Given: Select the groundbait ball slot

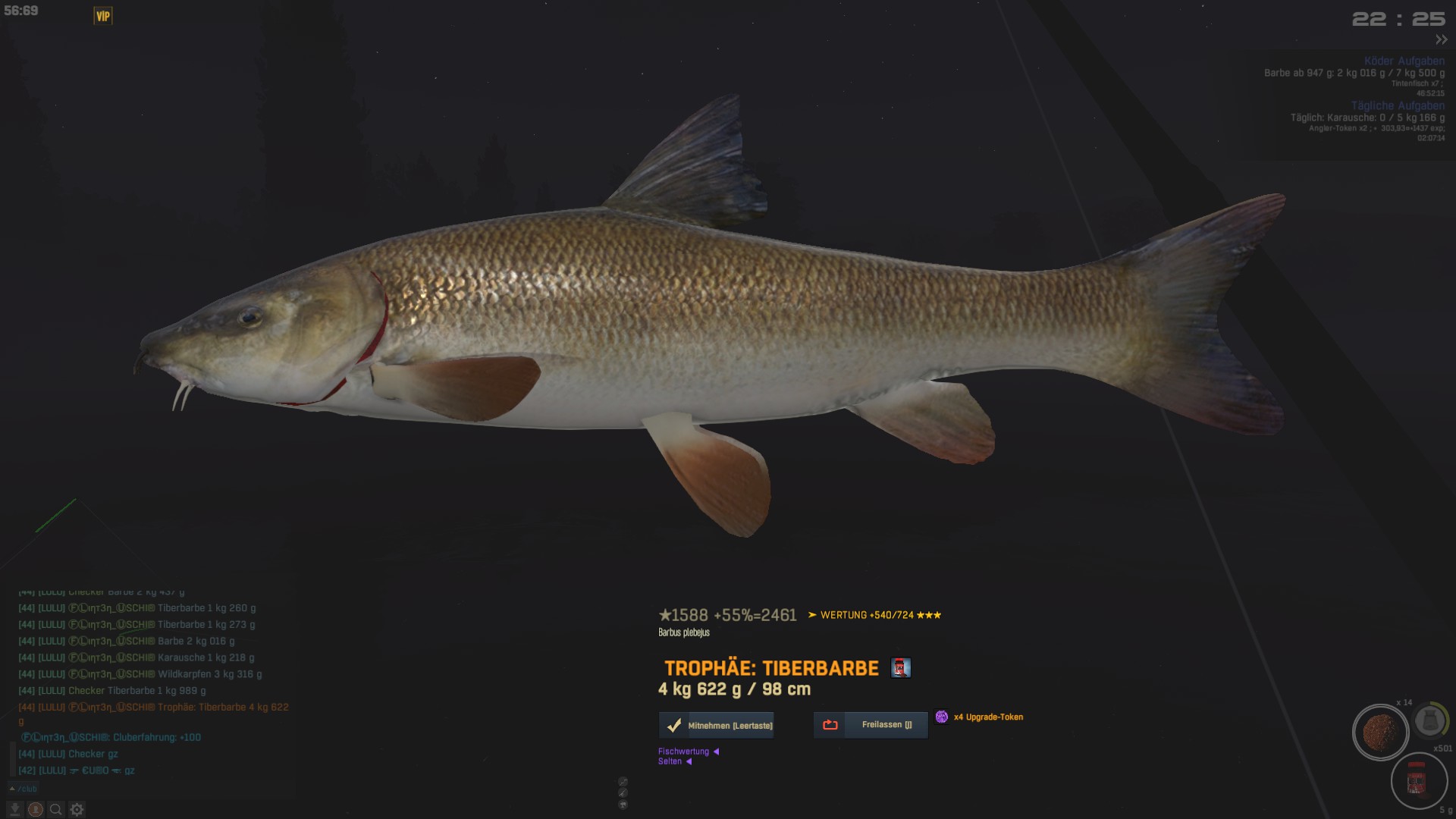Looking at the screenshot, I should coord(1380,733).
